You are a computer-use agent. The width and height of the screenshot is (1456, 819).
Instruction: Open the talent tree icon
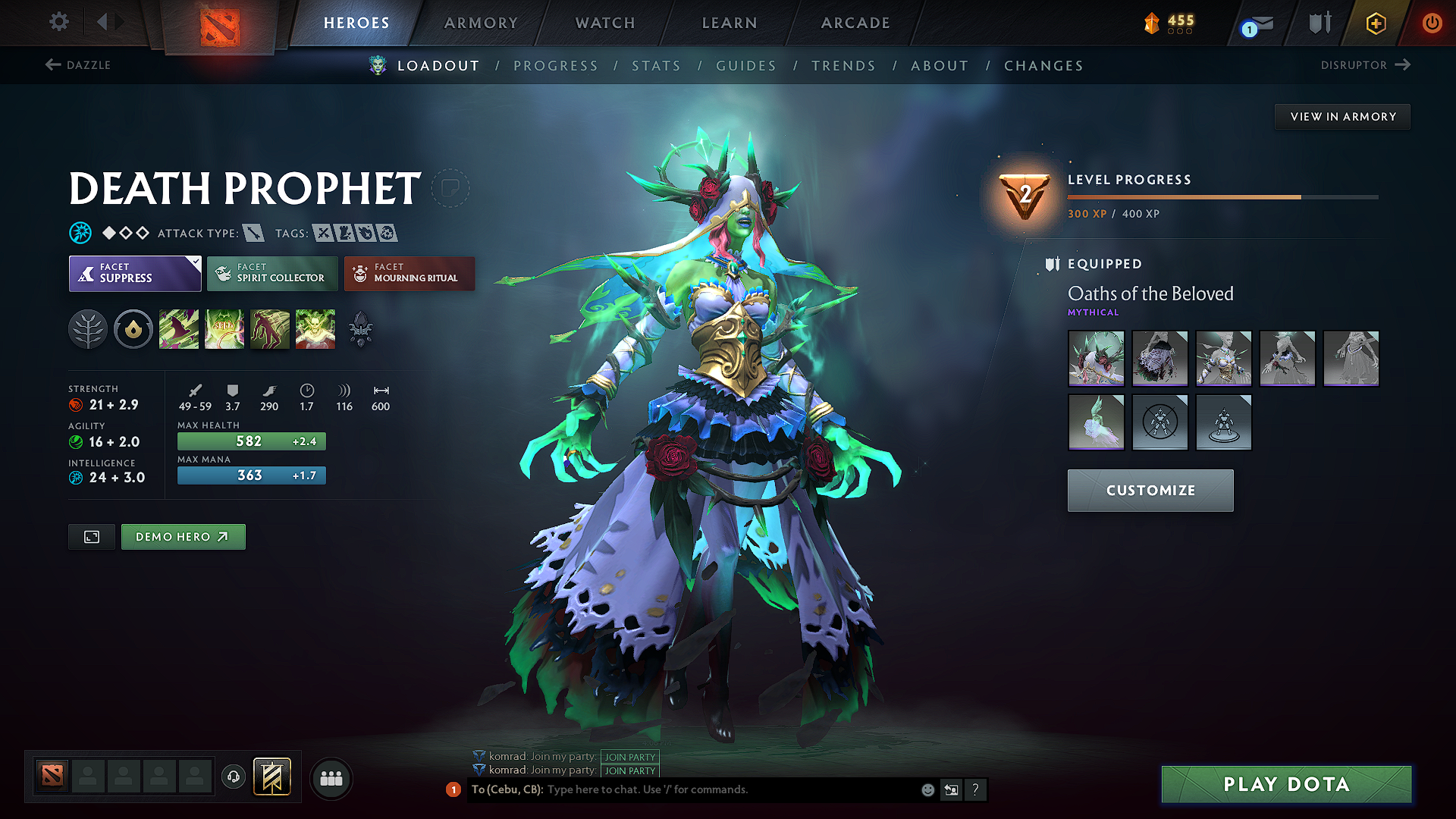[x=88, y=328]
